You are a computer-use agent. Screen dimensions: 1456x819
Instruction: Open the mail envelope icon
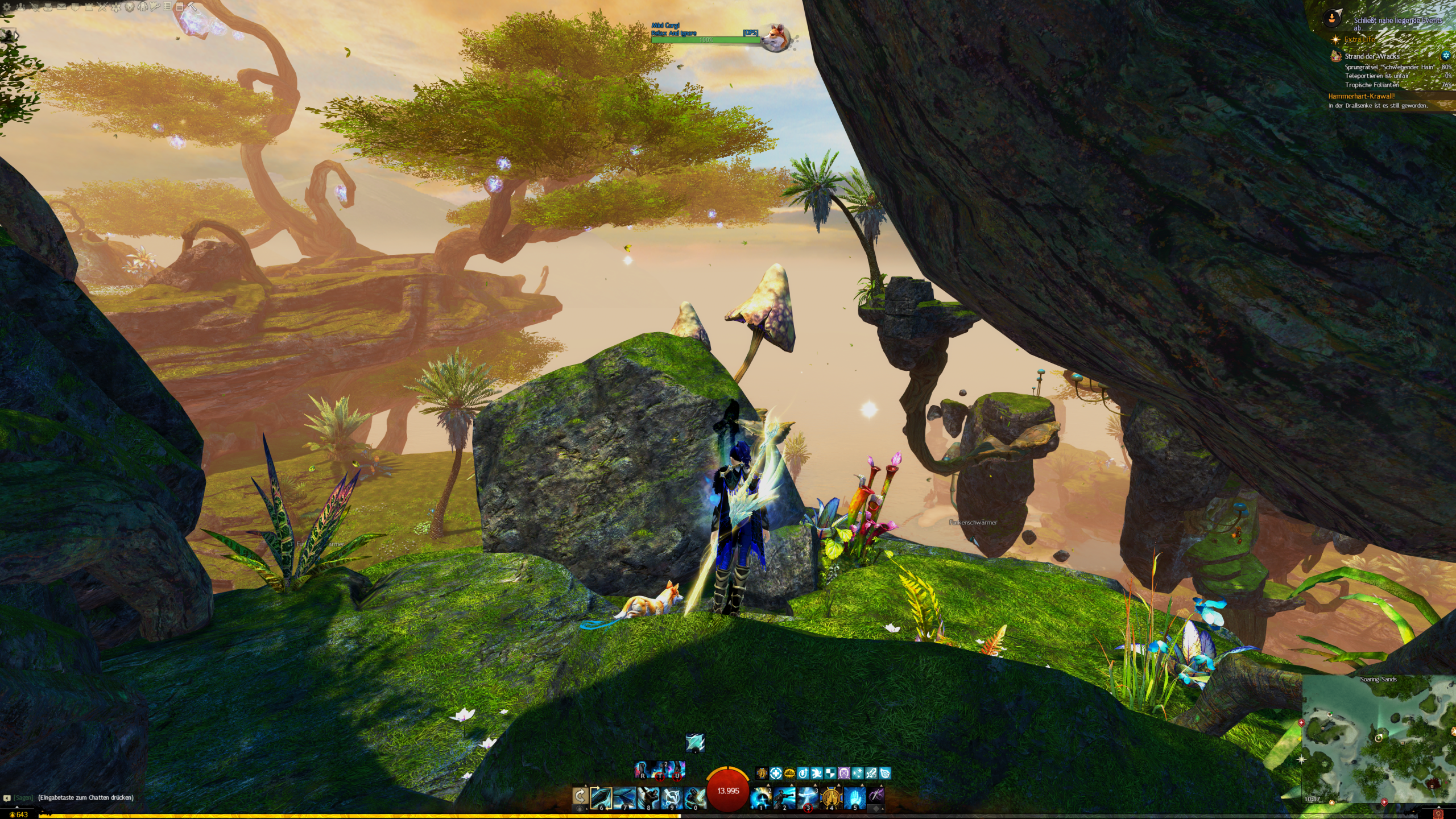pos(61,7)
